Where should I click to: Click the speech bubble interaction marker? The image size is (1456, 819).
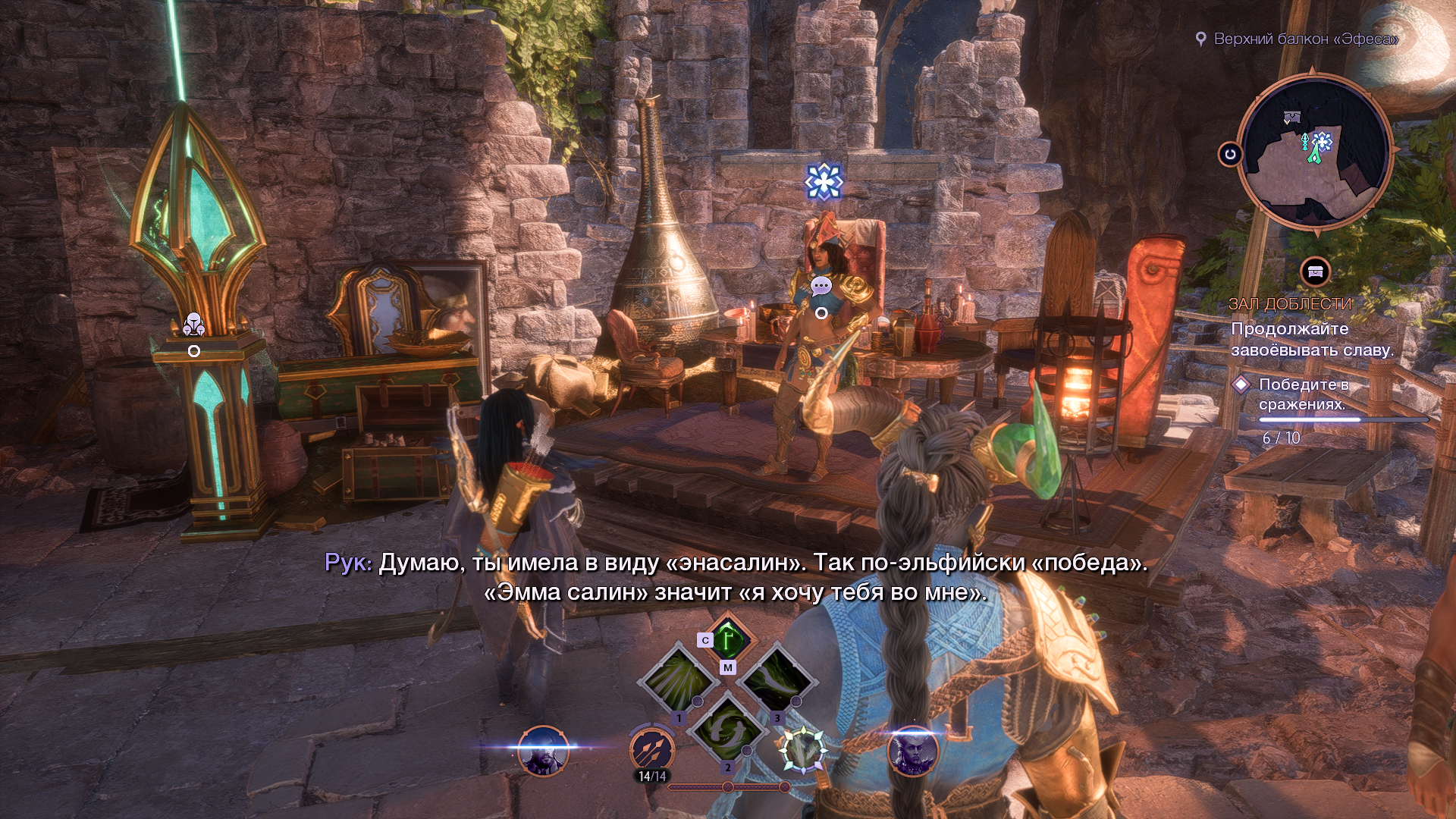pyautogui.click(x=821, y=286)
